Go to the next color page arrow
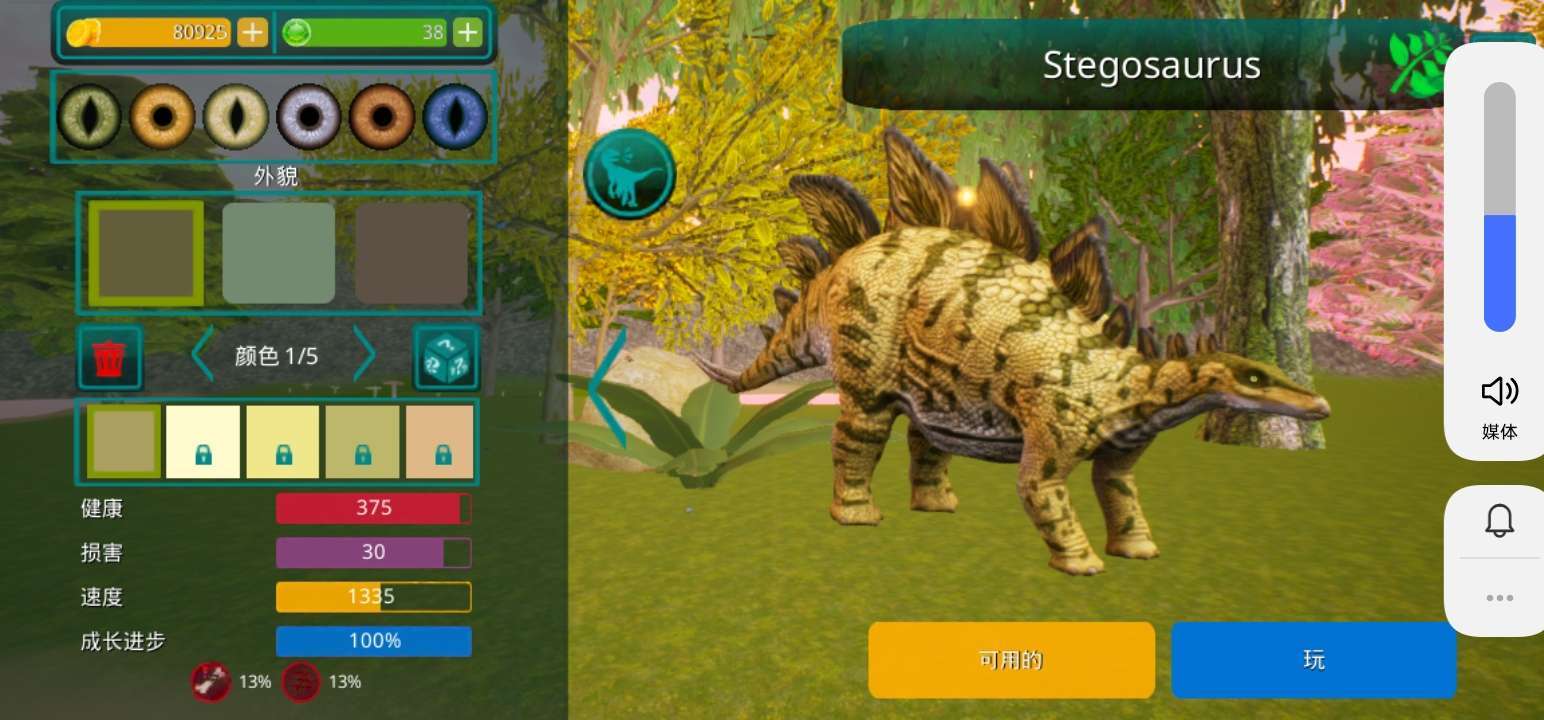The width and height of the screenshot is (1544, 720). 364,355
